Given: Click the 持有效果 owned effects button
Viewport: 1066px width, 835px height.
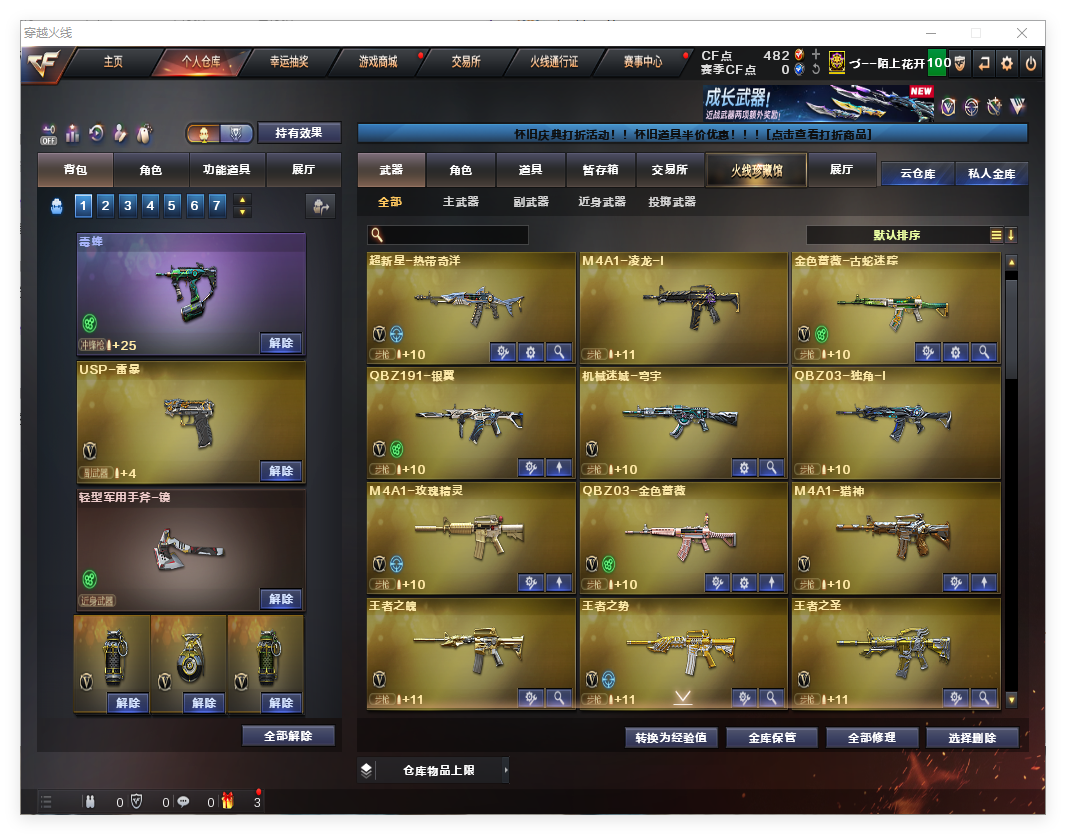Looking at the screenshot, I should (x=299, y=133).
